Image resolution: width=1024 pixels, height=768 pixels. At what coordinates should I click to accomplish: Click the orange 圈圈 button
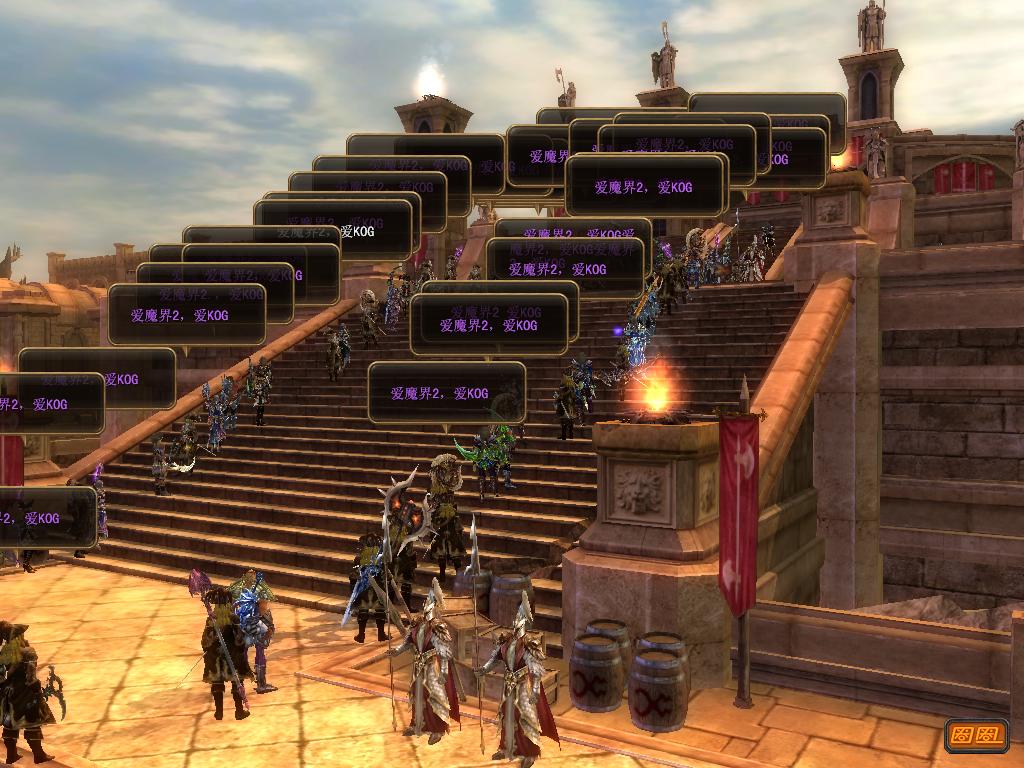pyautogui.click(x=976, y=735)
